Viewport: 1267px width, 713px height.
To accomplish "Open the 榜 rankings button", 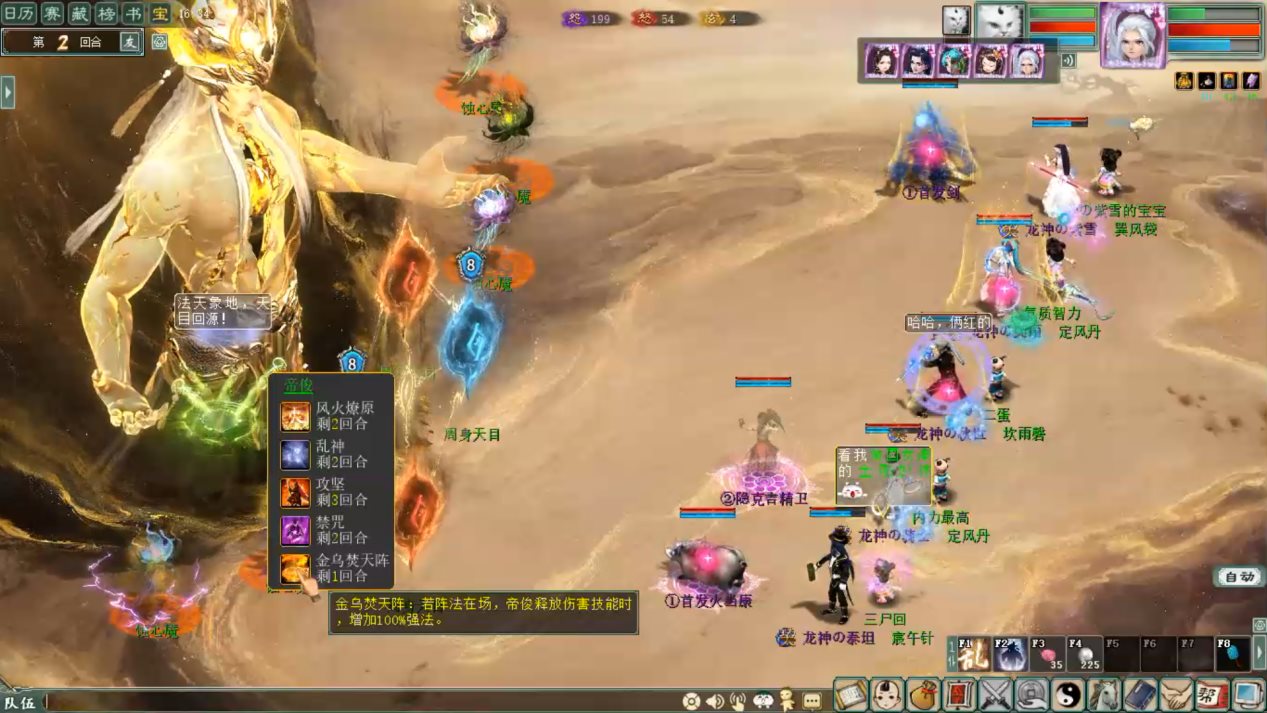I will pyautogui.click(x=105, y=13).
